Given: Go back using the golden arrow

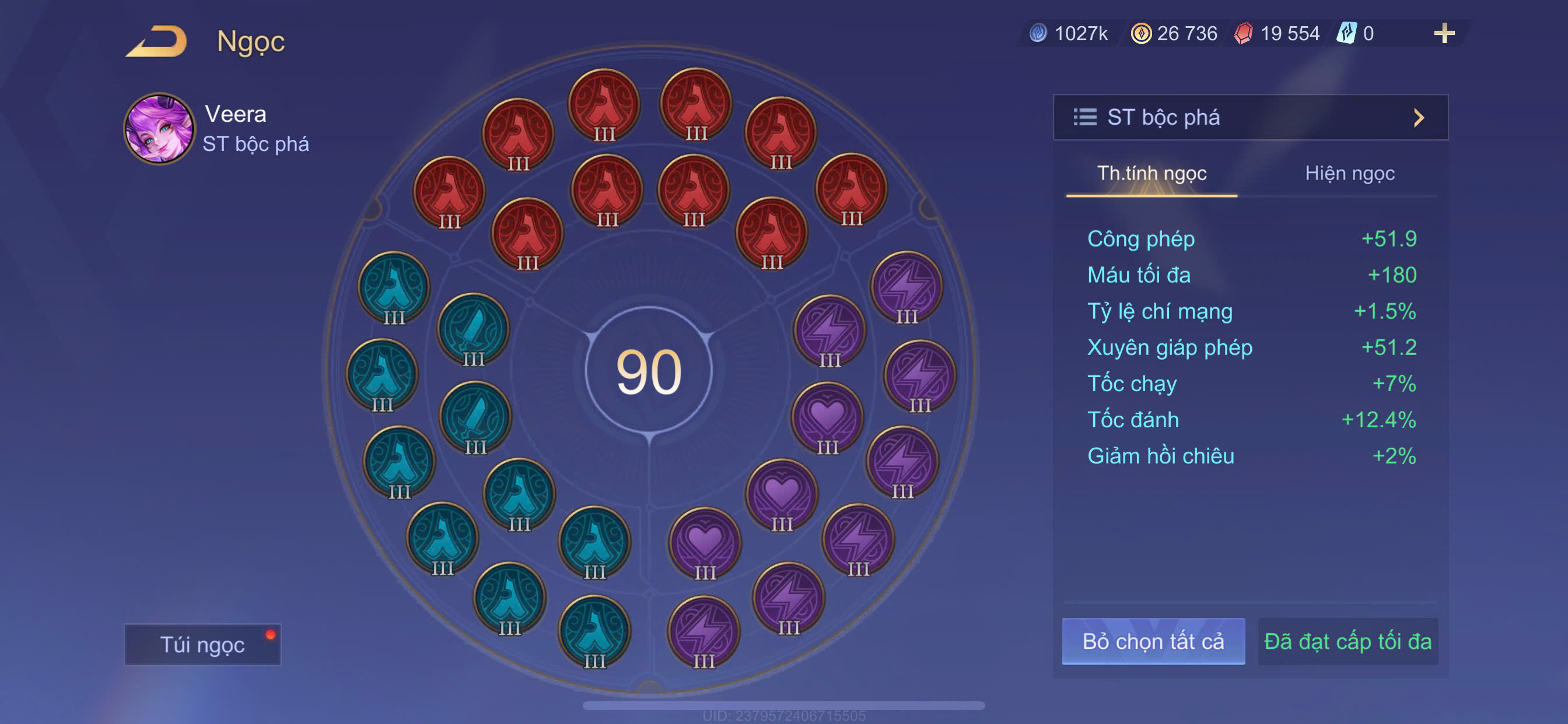Looking at the screenshot, I should 157,41.
